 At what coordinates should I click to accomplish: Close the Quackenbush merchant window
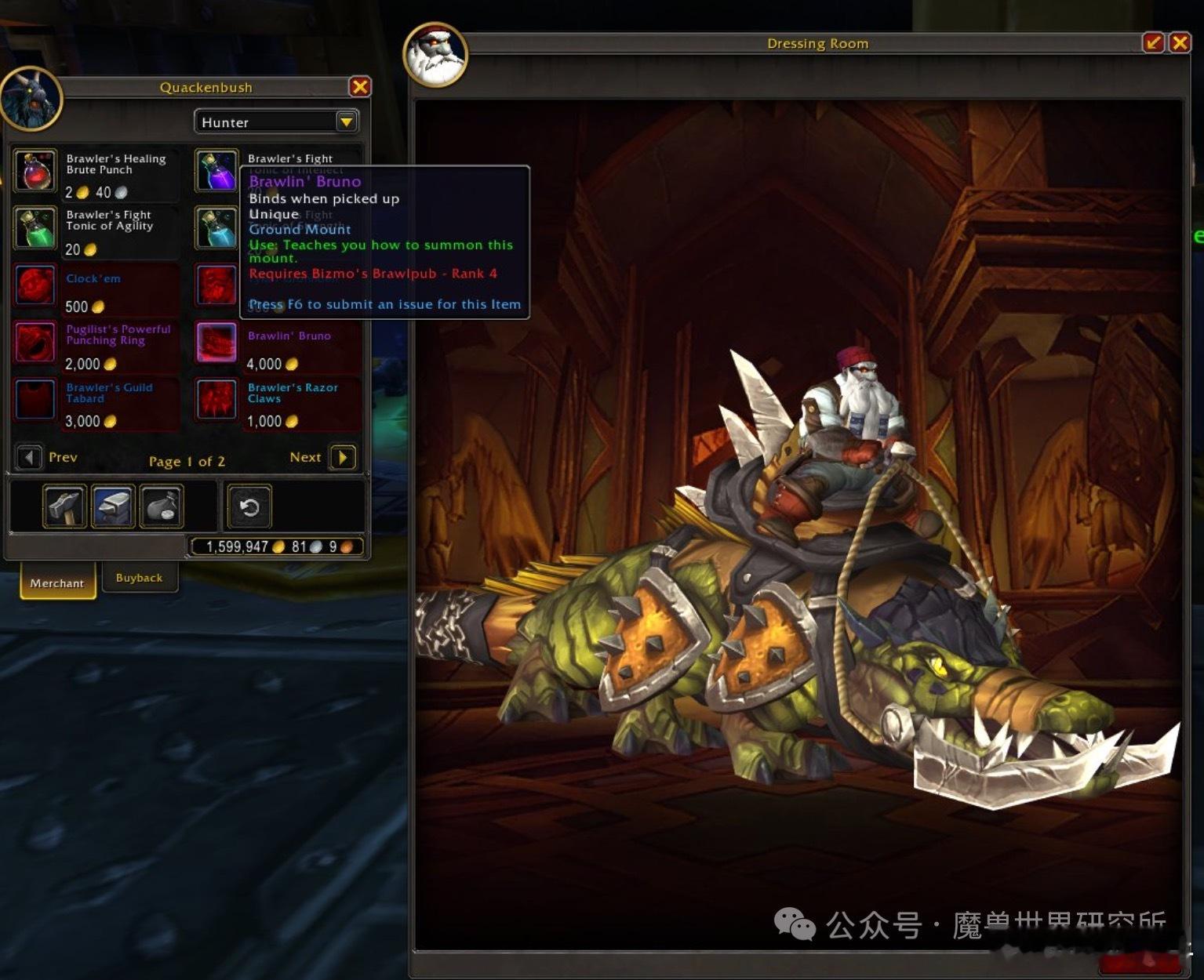click(x=359, y=86)
